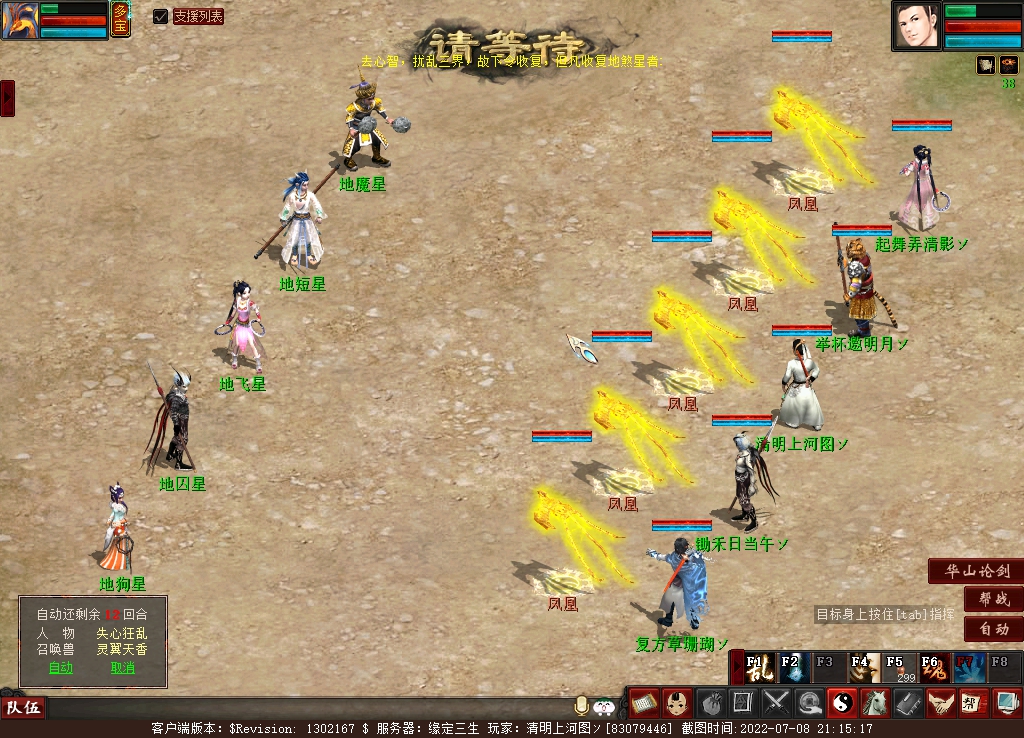The image size is (1024, 738).
Task: Open the yin-yang icon in bottom toolbar
Action: click(841, 703)
